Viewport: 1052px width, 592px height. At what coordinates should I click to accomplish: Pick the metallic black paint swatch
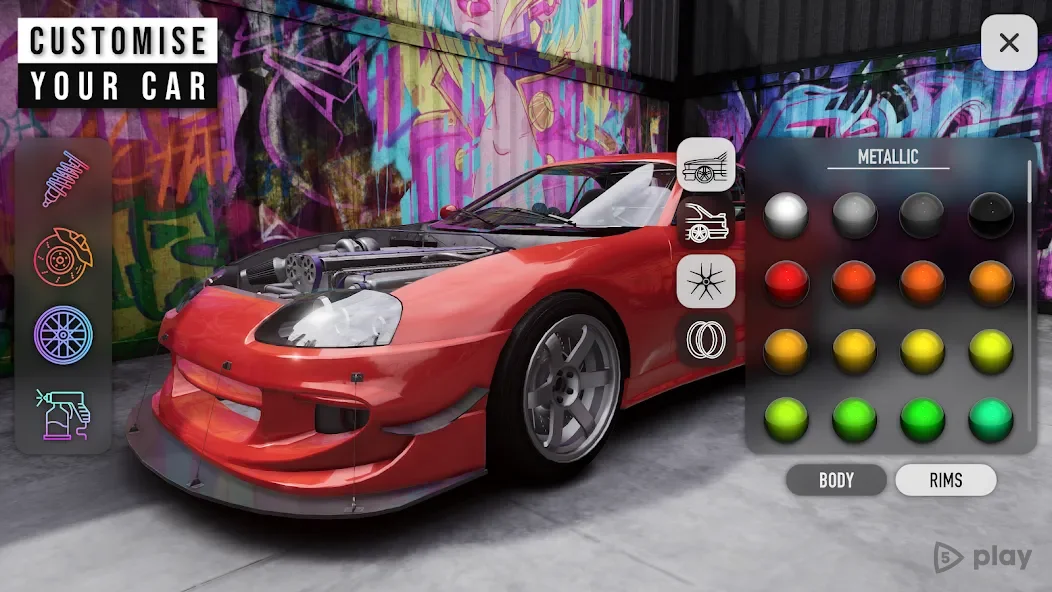[x=991, y=215]
